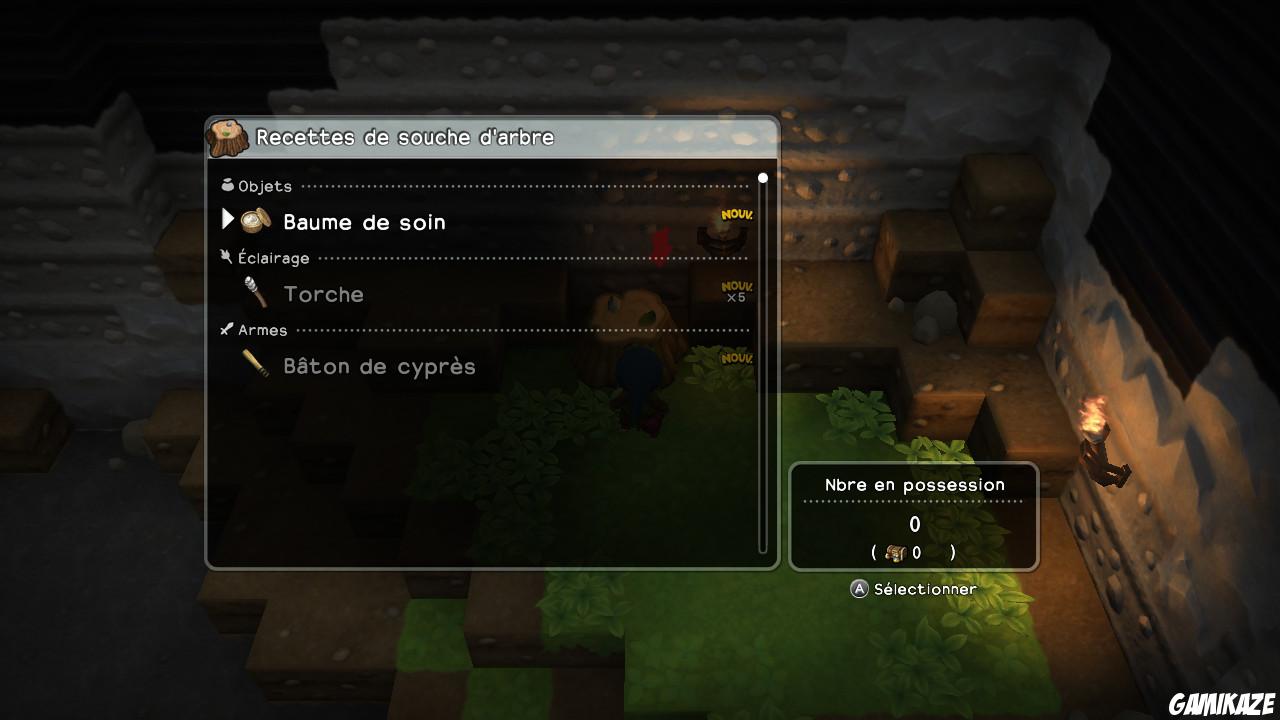
Task: Click the bag icon beside Objets
Action: coord(227,184)
